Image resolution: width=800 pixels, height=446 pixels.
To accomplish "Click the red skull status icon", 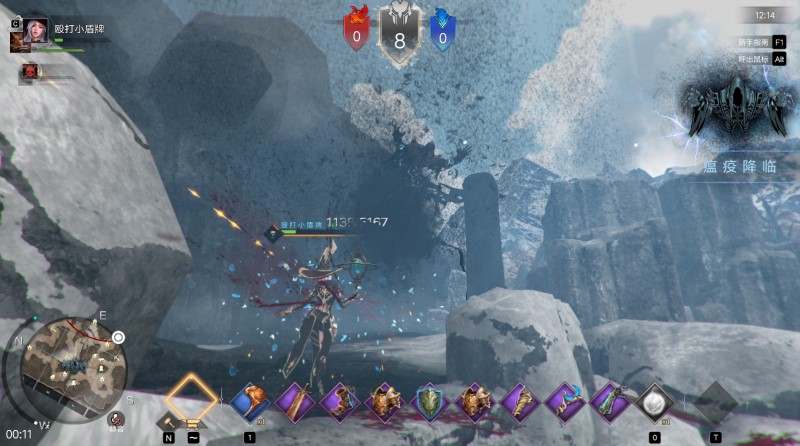I will [x=30, y=71].
